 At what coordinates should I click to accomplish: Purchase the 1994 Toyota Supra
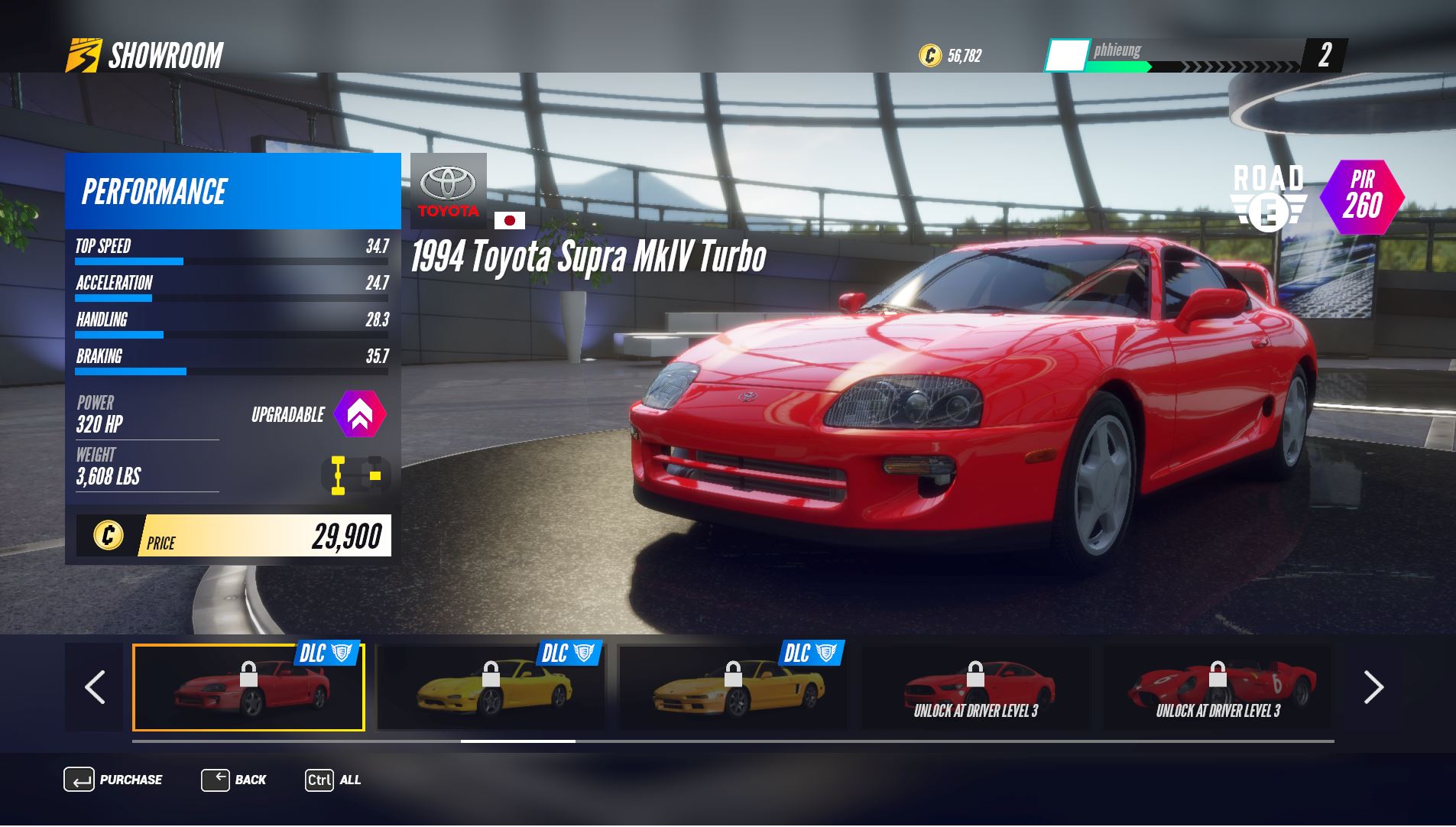pos(113,780)
